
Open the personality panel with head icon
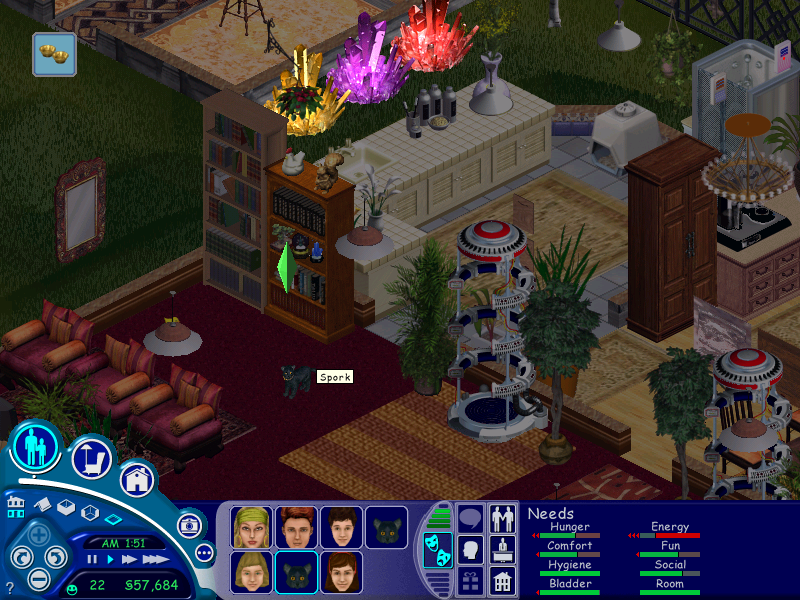coord(471,548)
